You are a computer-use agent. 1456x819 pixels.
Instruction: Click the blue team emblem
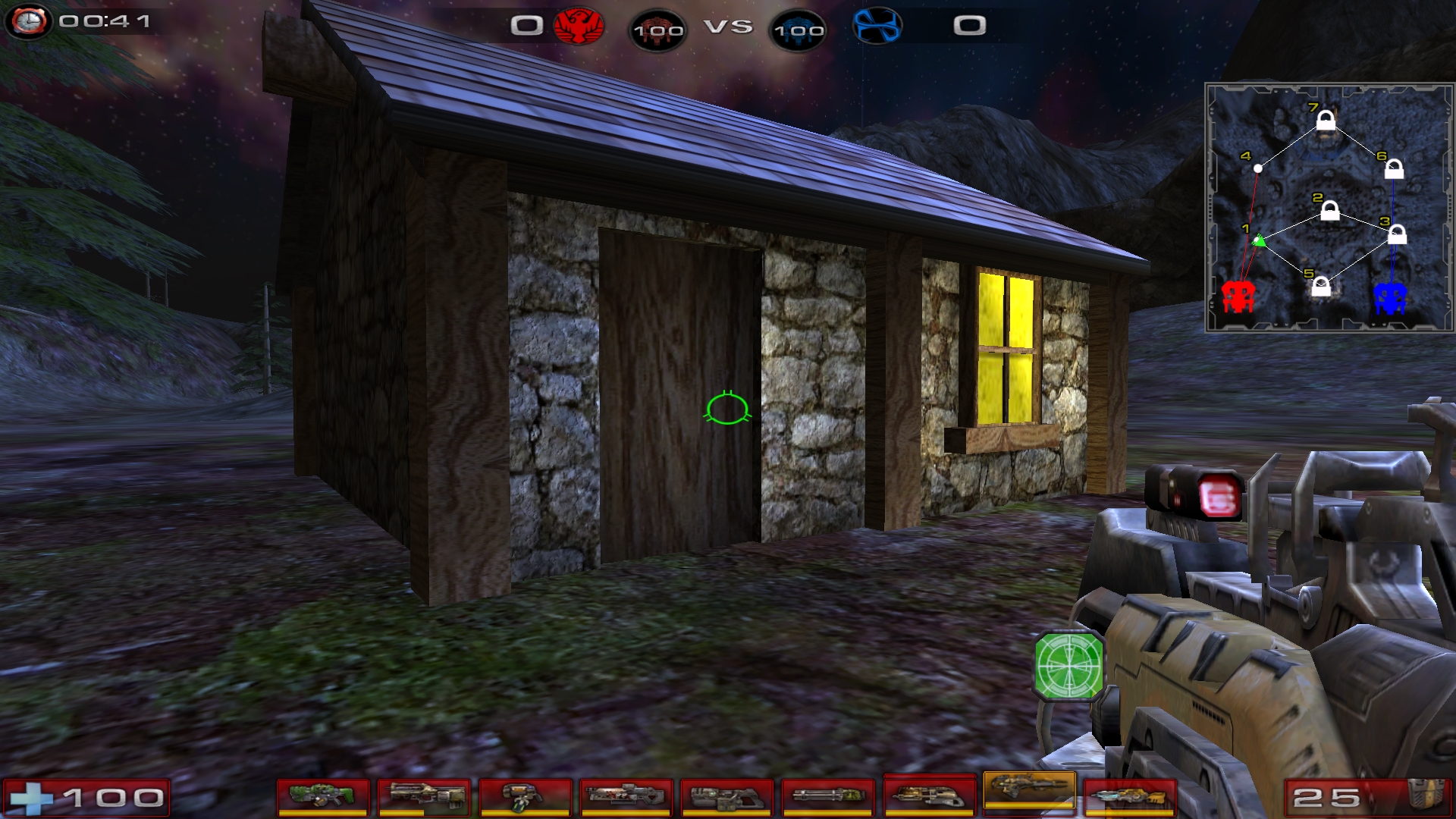point(877,26)
